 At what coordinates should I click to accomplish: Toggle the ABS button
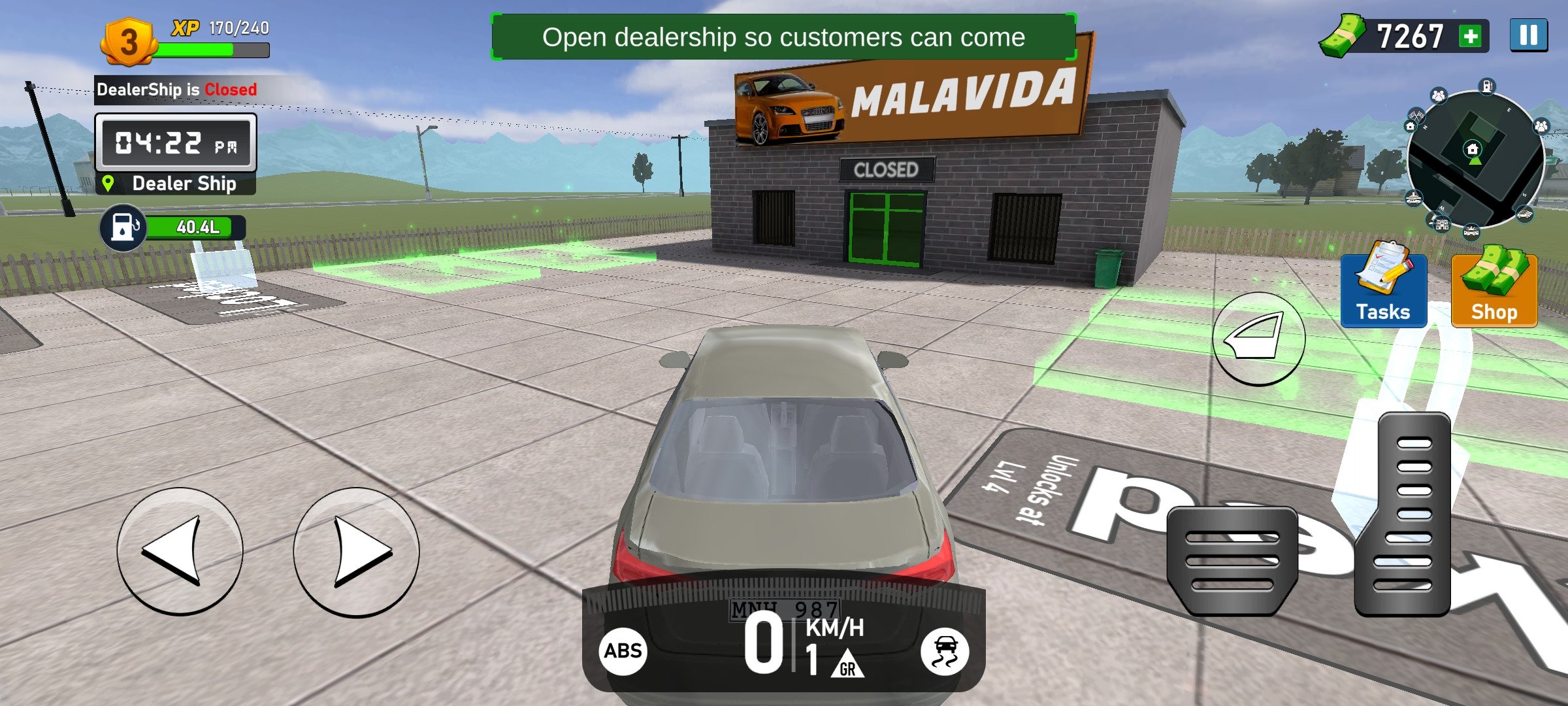pos(623,651)
